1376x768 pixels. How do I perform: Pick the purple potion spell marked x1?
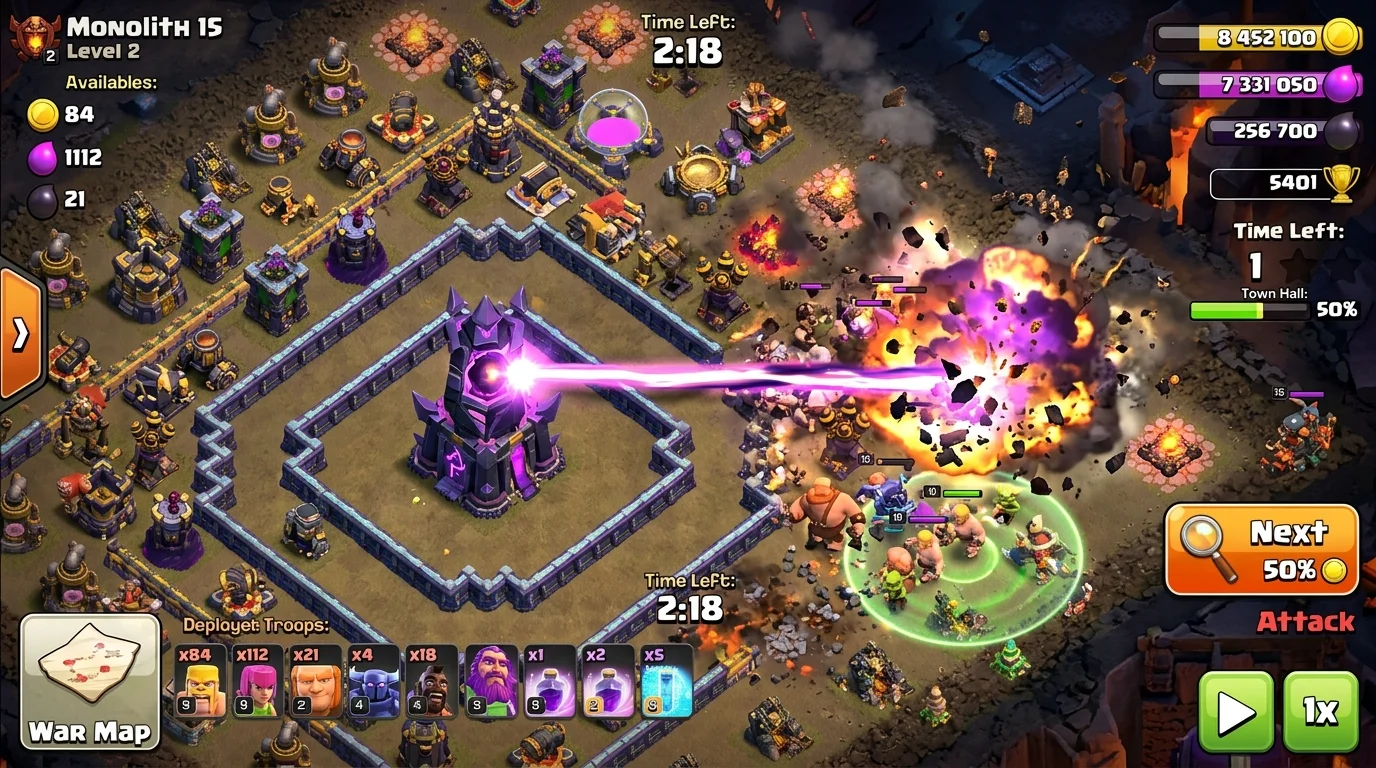(x=550, y=681)
